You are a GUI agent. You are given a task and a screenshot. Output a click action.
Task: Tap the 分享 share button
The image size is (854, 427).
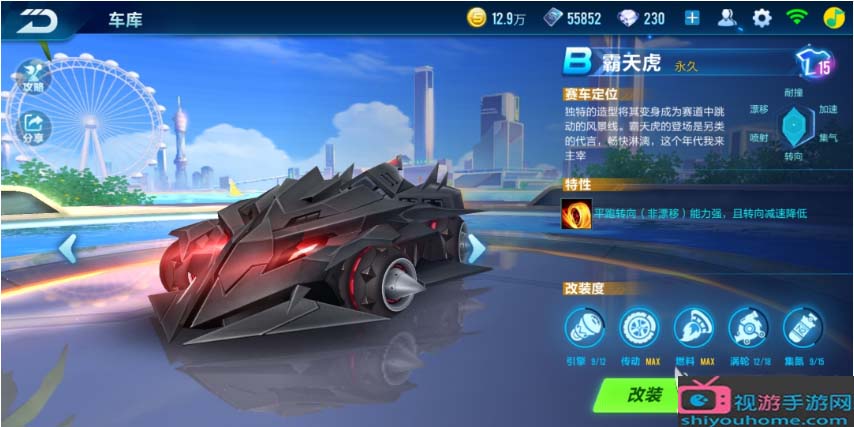pyautogui.click(x=33, y=127)
